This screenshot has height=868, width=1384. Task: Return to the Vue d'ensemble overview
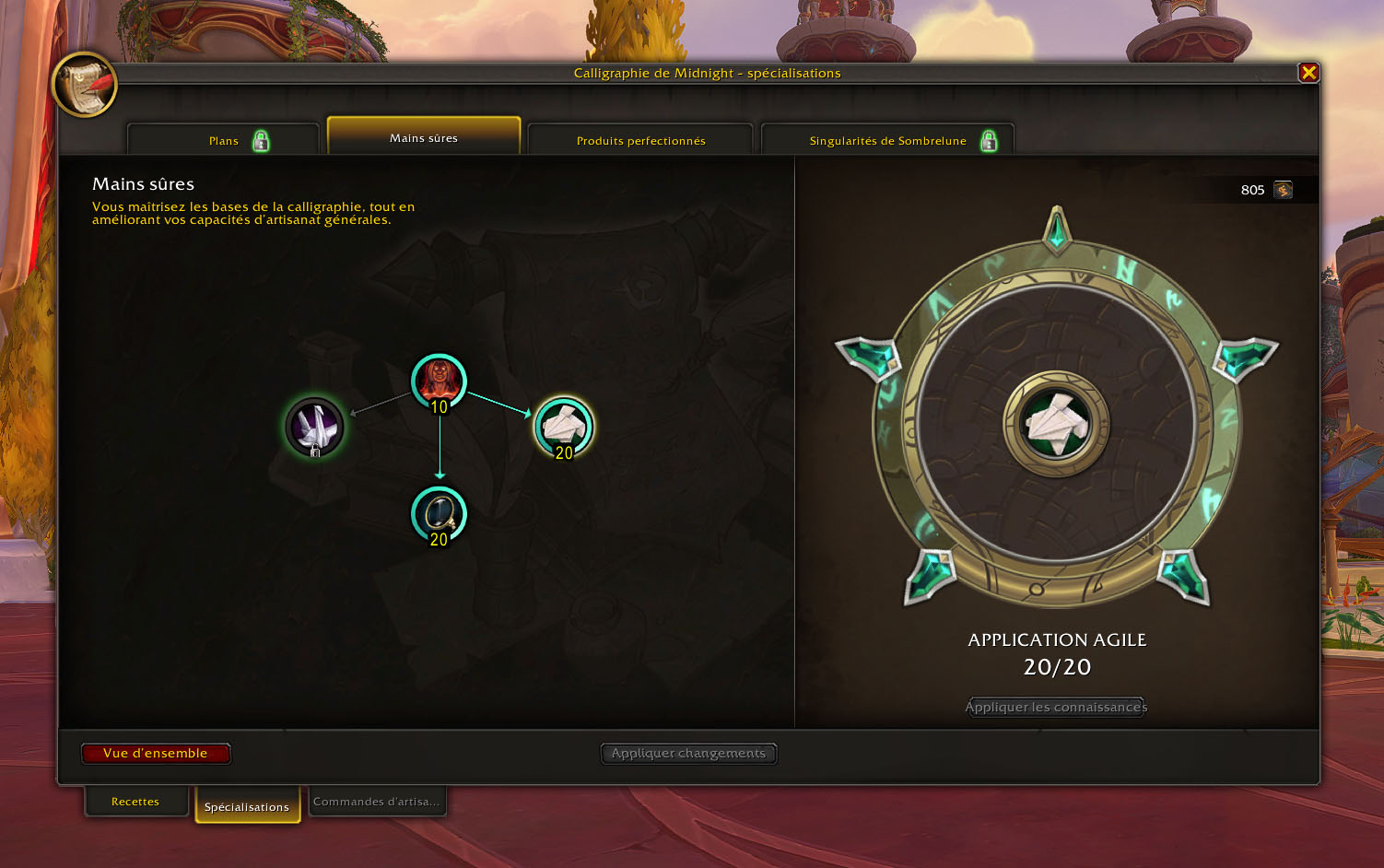(156, 754)
